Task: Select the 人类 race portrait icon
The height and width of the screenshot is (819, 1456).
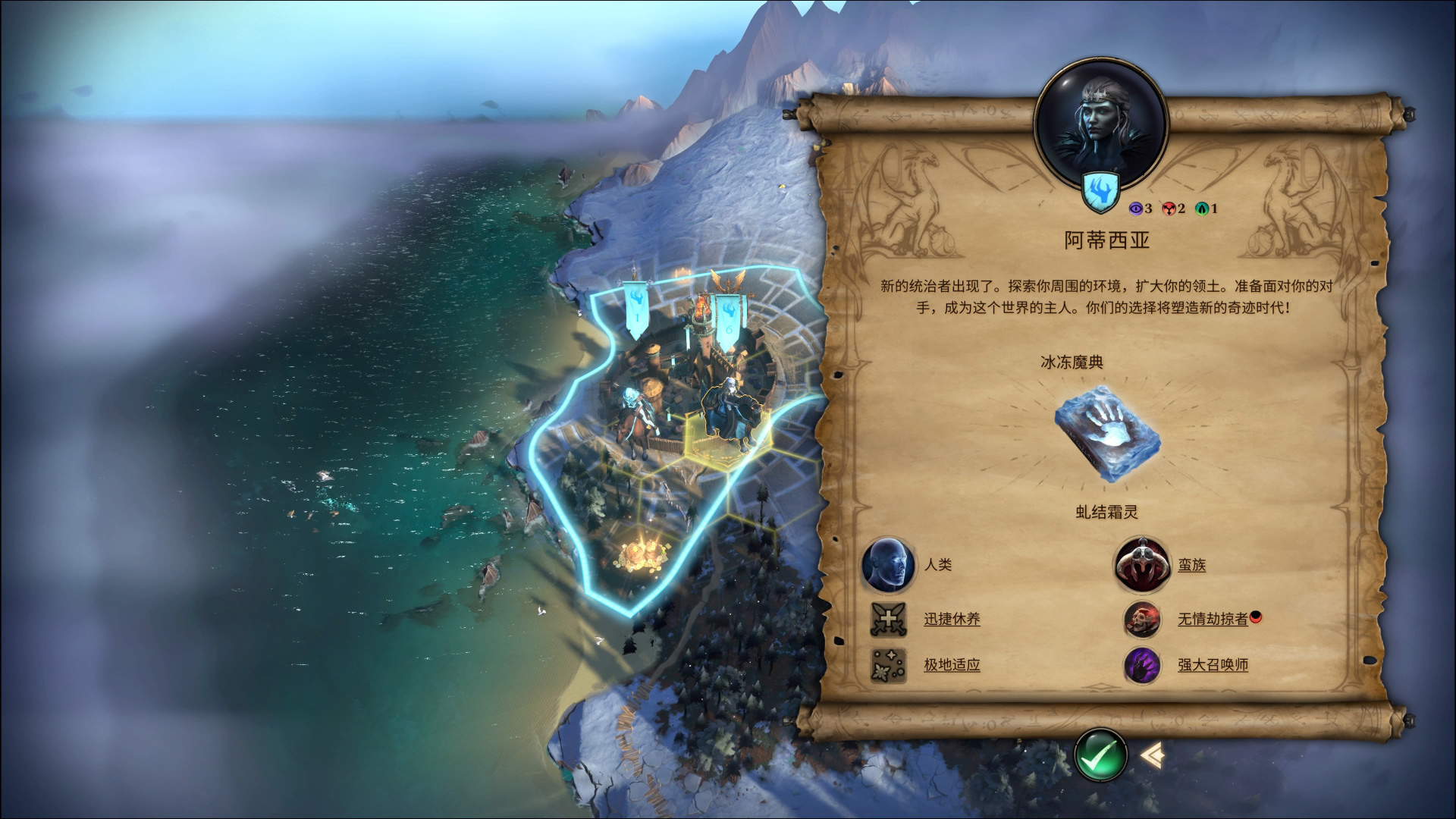Action: (888, 565)
